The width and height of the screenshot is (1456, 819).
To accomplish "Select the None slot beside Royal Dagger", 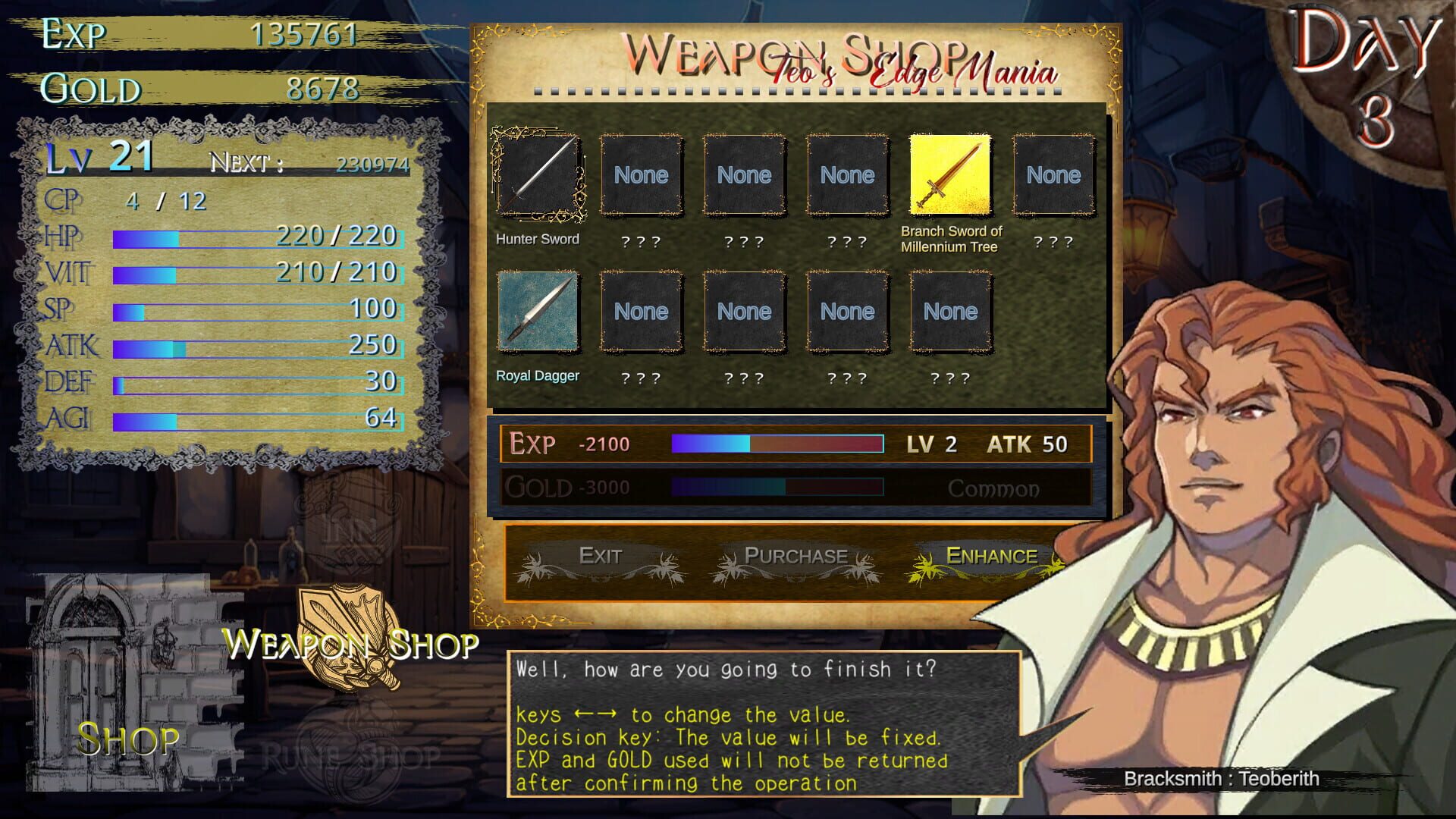I will [x=641, y=312].
